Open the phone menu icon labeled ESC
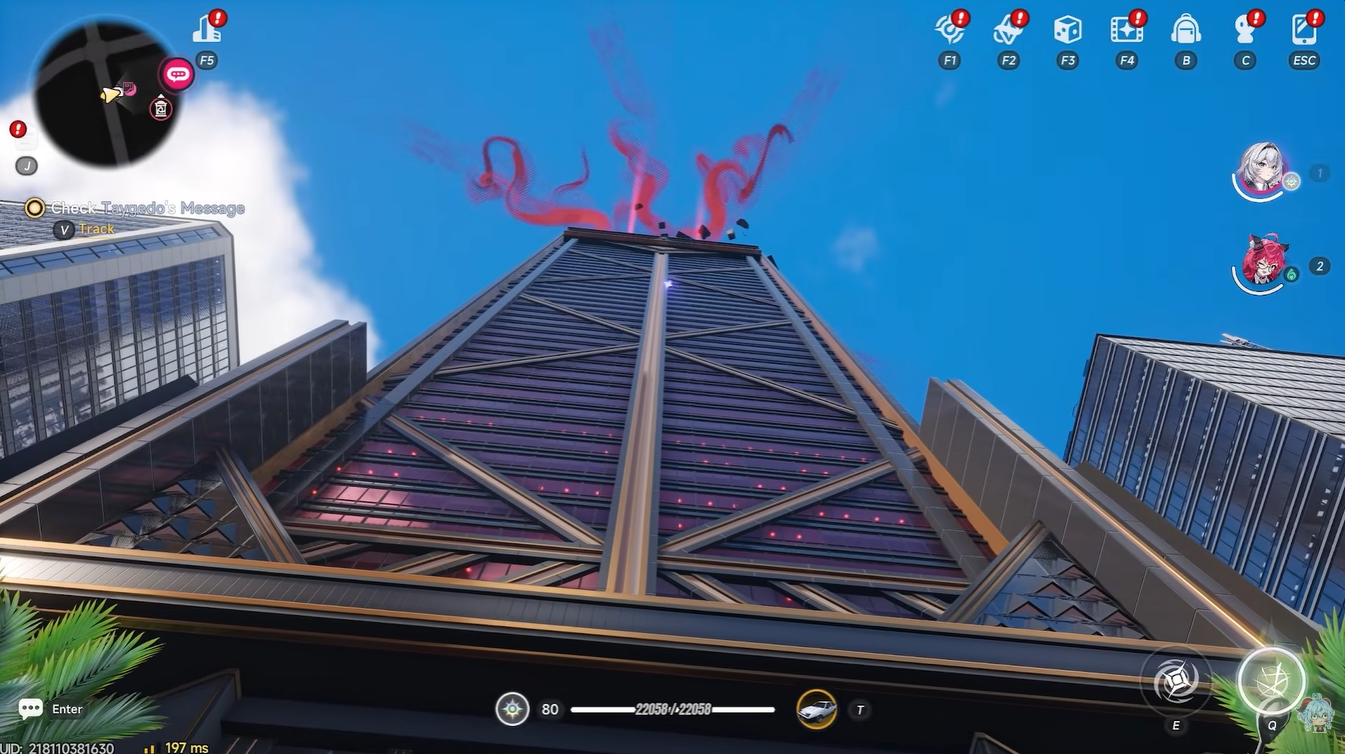This screenshot has width=1345, height=754. pyautogui.click(x=1303, y=30)
